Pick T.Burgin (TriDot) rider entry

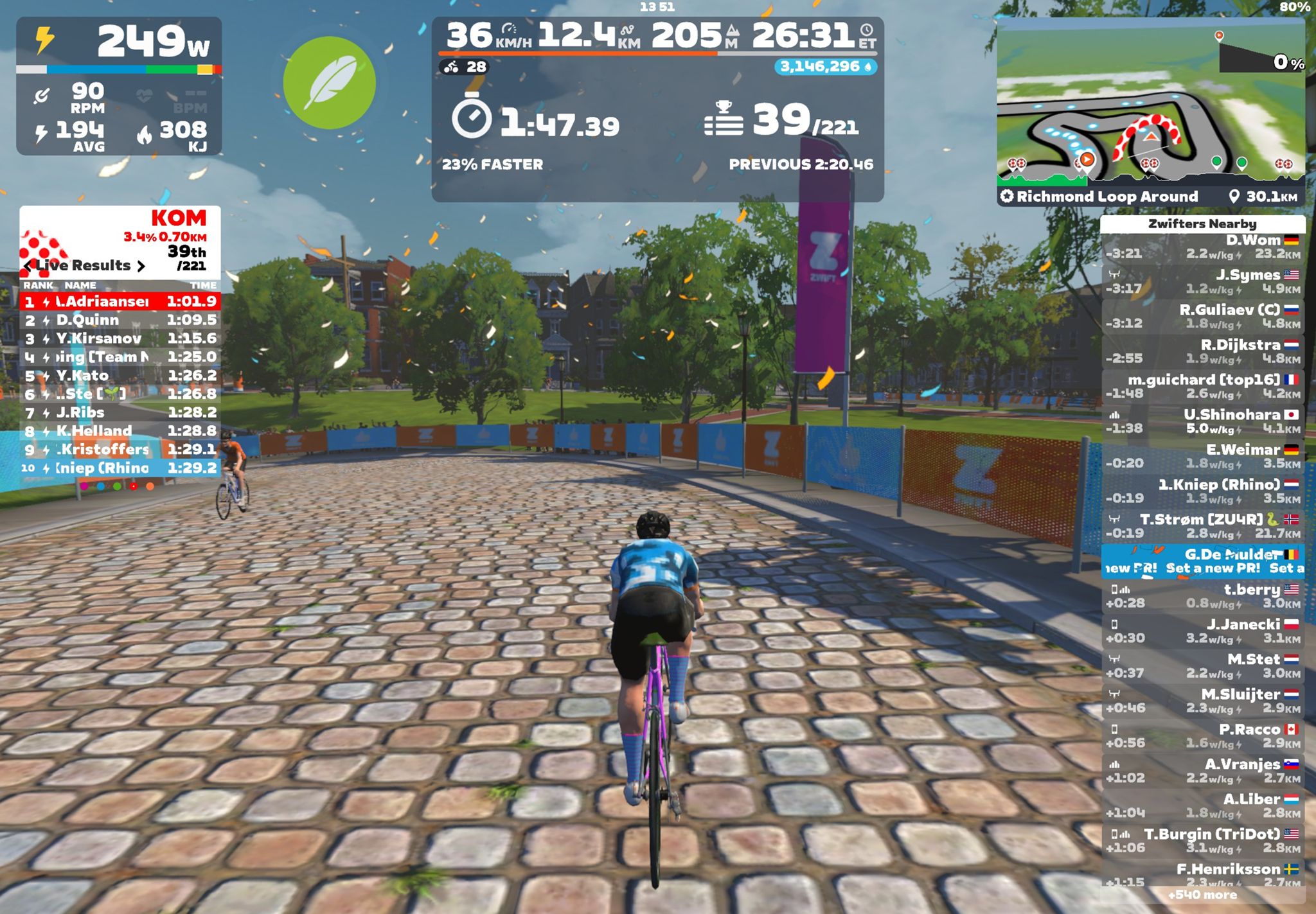pos(1202,841)
